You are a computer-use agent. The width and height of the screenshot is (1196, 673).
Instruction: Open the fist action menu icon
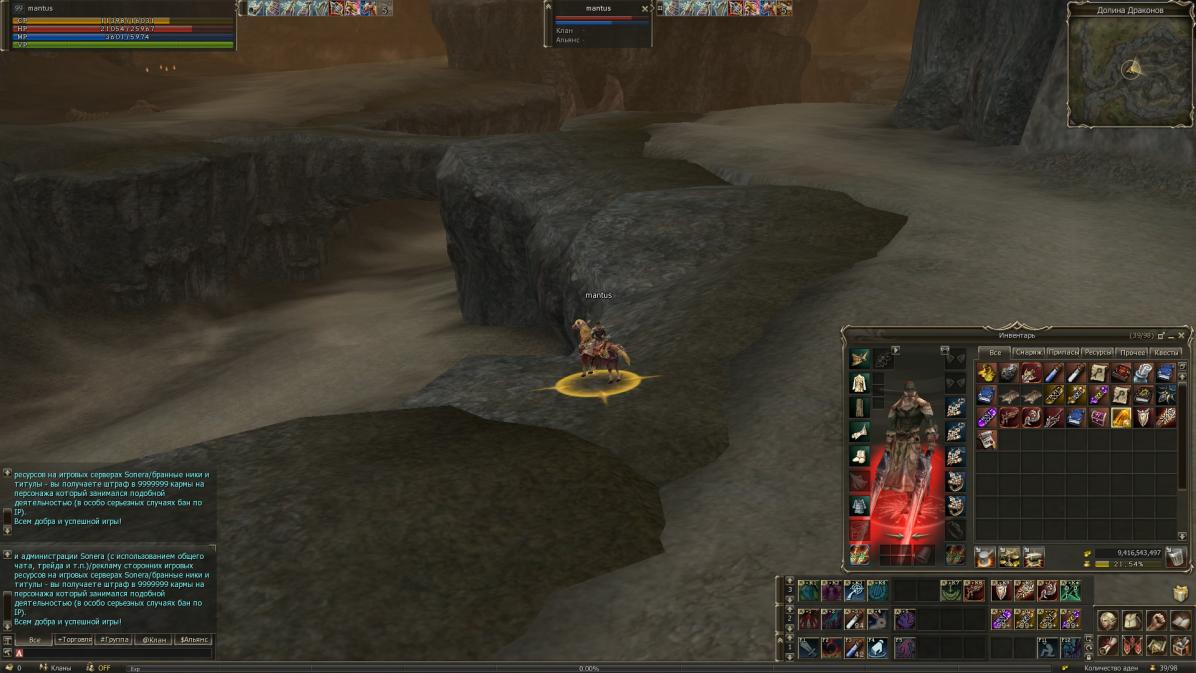pyautogui.click(x=1156, y=621)
